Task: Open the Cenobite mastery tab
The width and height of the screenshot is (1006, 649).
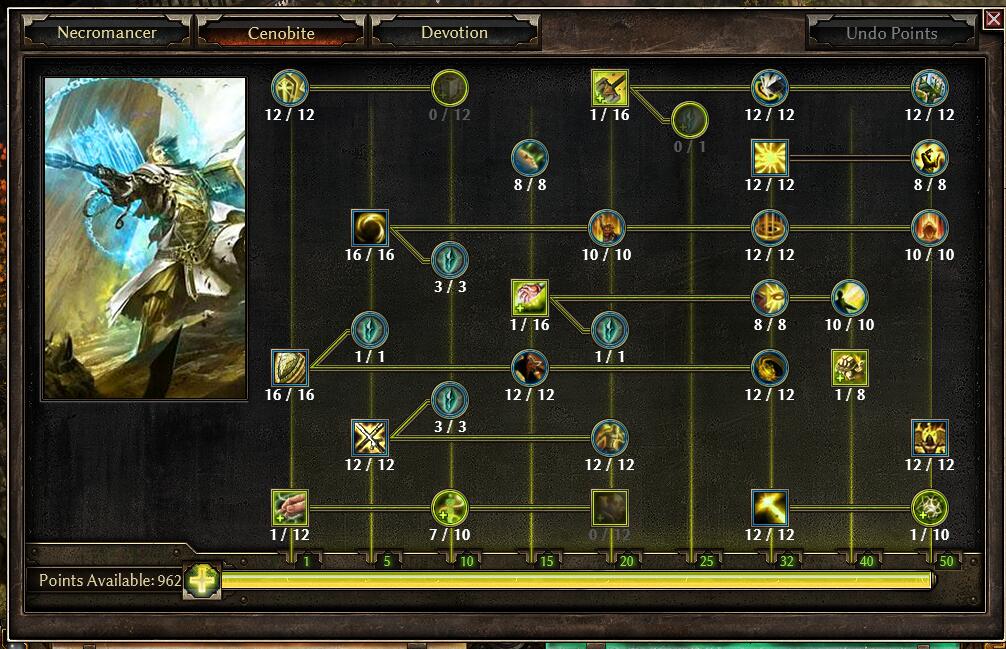Action: click(281, 32)
